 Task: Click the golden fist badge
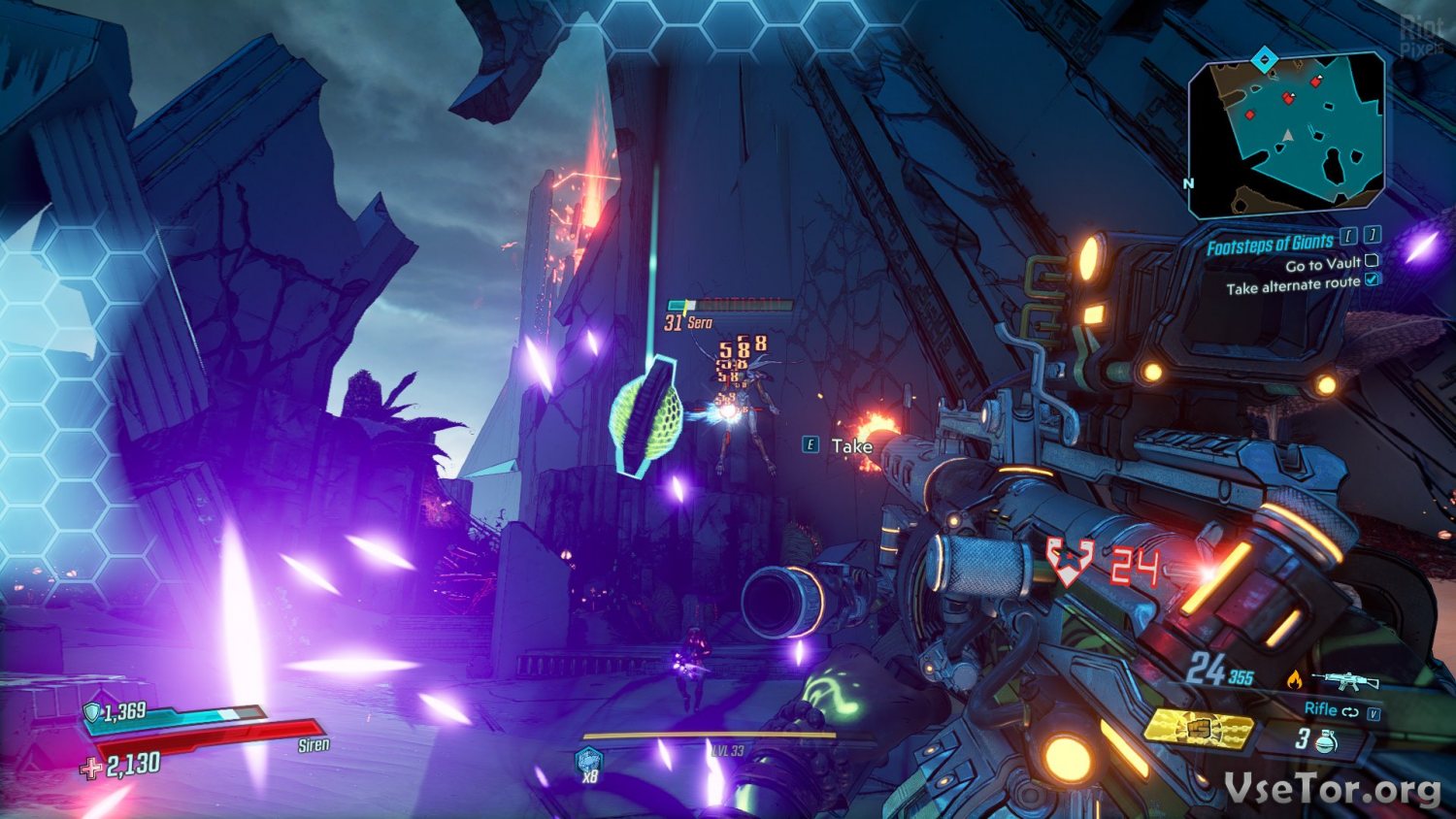(x=1198, y=727)
